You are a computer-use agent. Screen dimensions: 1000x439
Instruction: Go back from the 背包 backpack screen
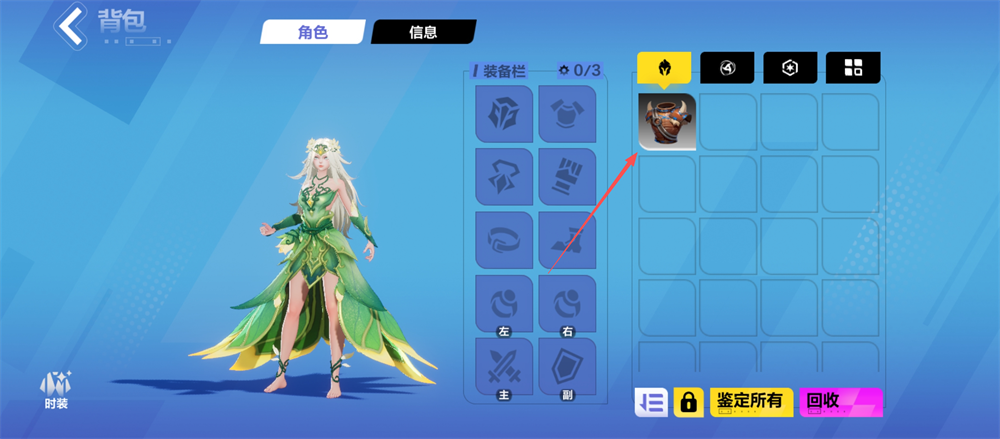[x=72, y=26]
